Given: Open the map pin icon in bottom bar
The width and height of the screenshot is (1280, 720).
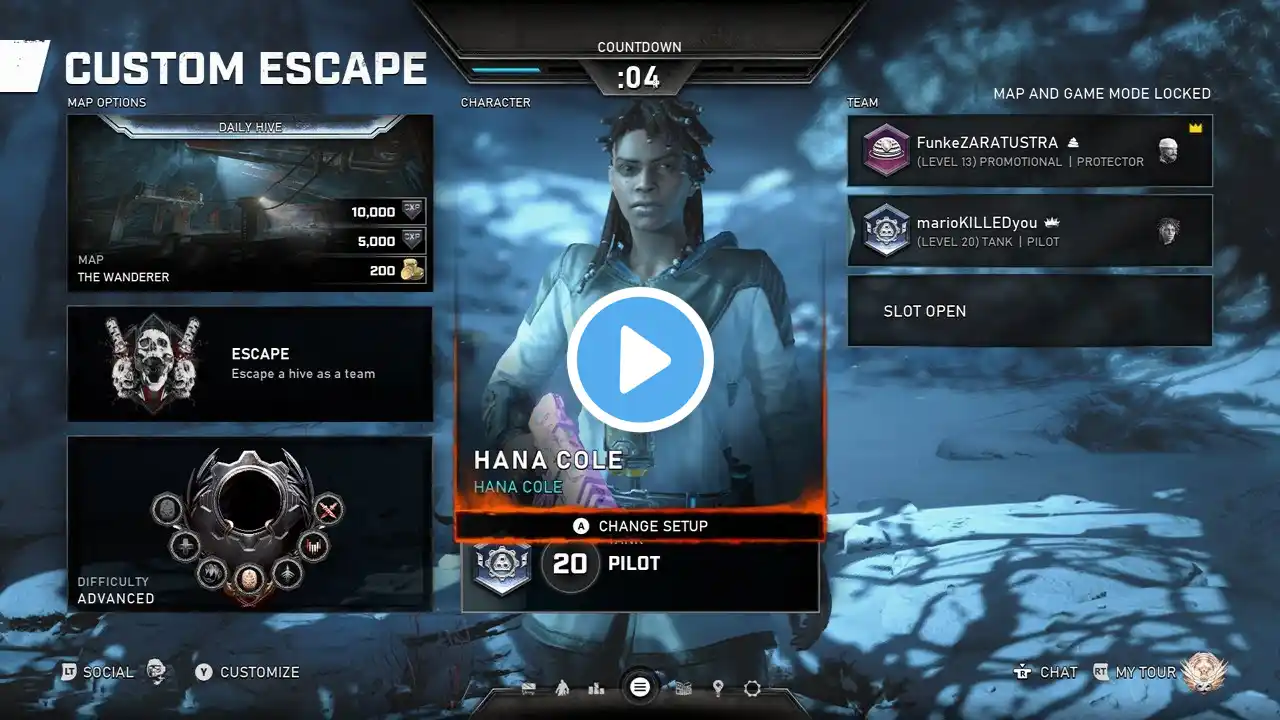Looking at the screenshot, I should tap(718, 688).
